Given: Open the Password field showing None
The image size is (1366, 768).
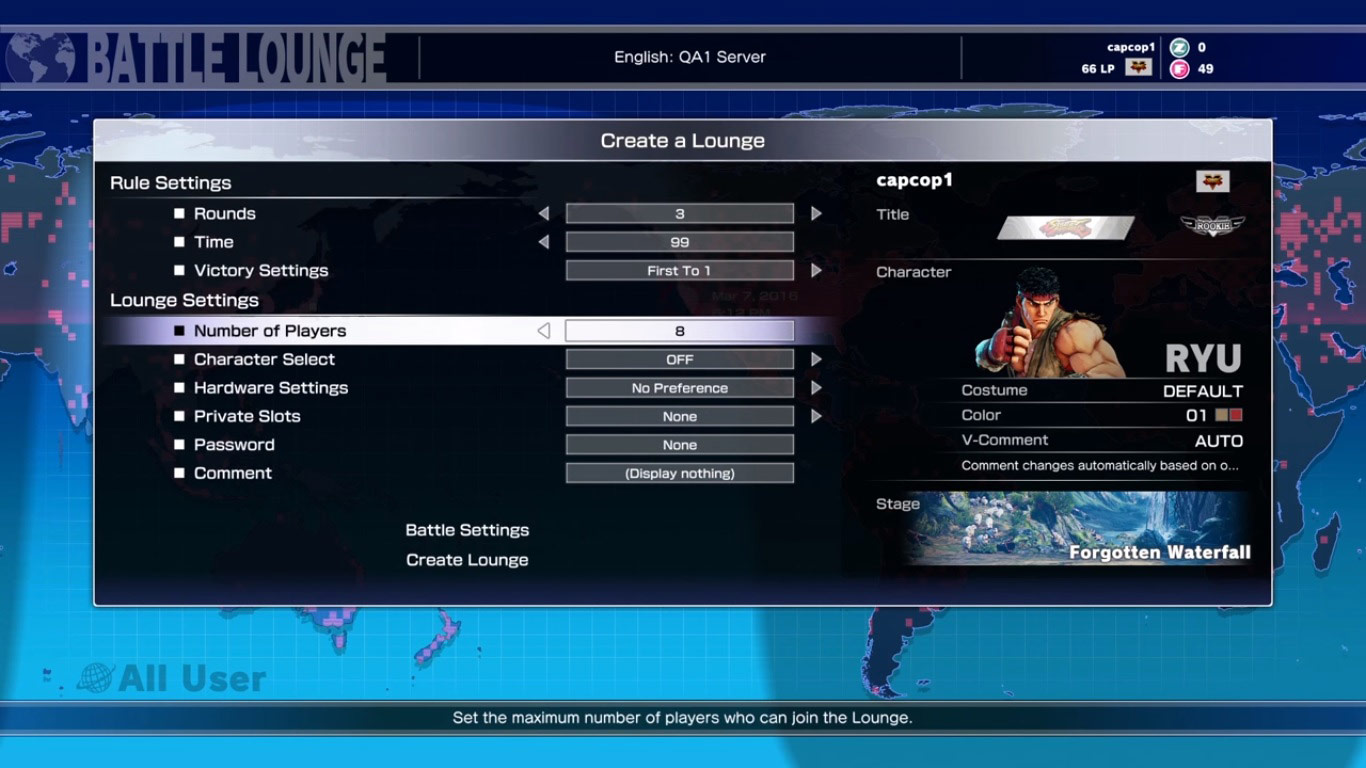Looking at the screenshot, I should point(679,445).
